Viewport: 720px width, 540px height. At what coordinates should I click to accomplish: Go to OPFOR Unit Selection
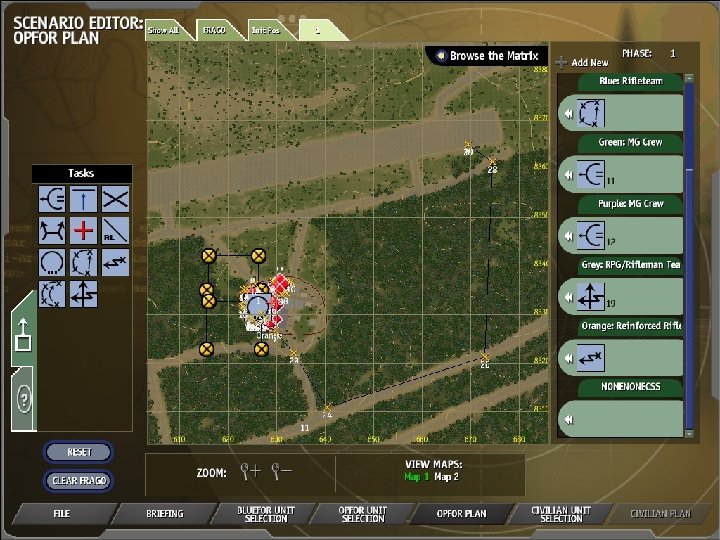(362, 514)
